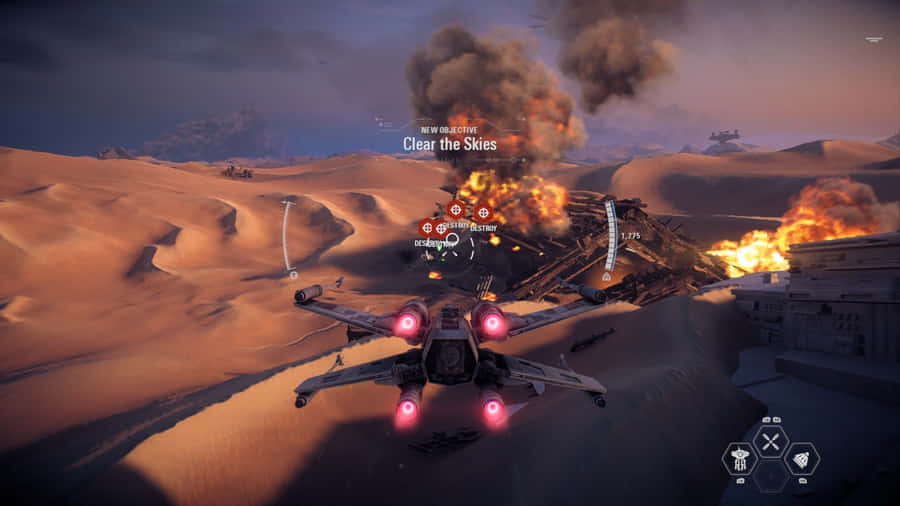Select the Clear the Skies objective
This screenshot has height=506, width=900.
click(450, 144)
